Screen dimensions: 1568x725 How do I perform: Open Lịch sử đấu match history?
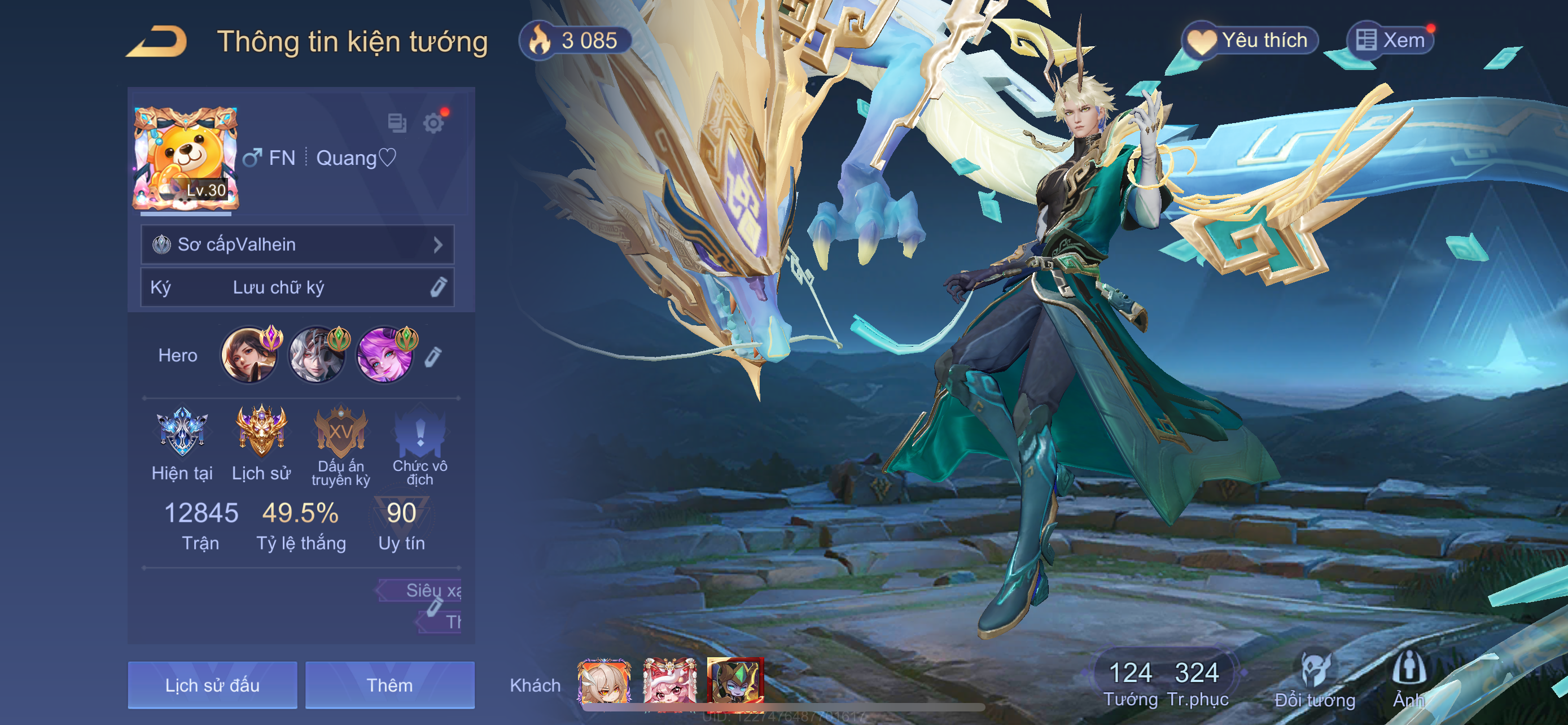[x=212, y=685]
